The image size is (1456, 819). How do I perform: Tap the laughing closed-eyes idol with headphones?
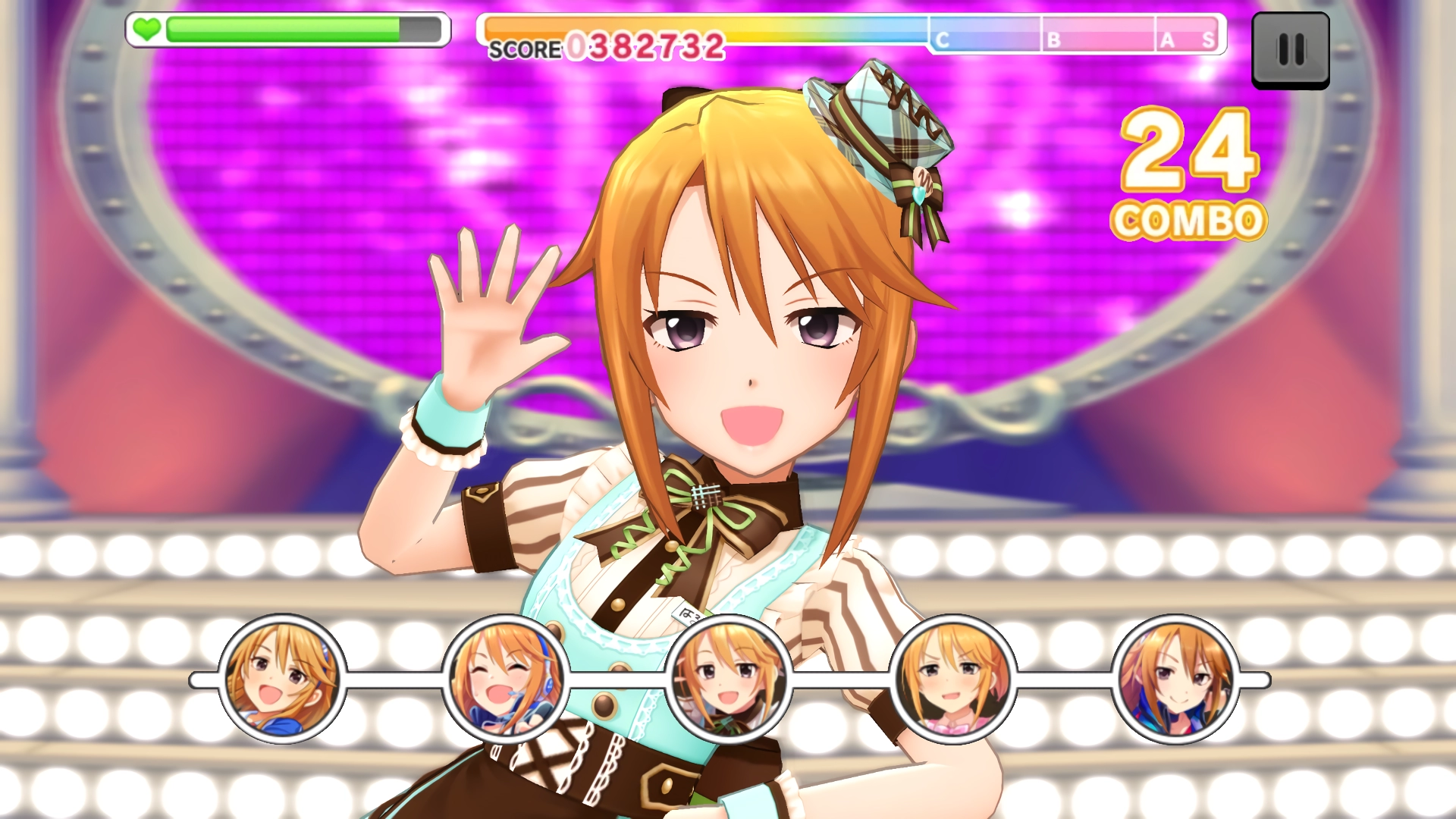point(505,679)
